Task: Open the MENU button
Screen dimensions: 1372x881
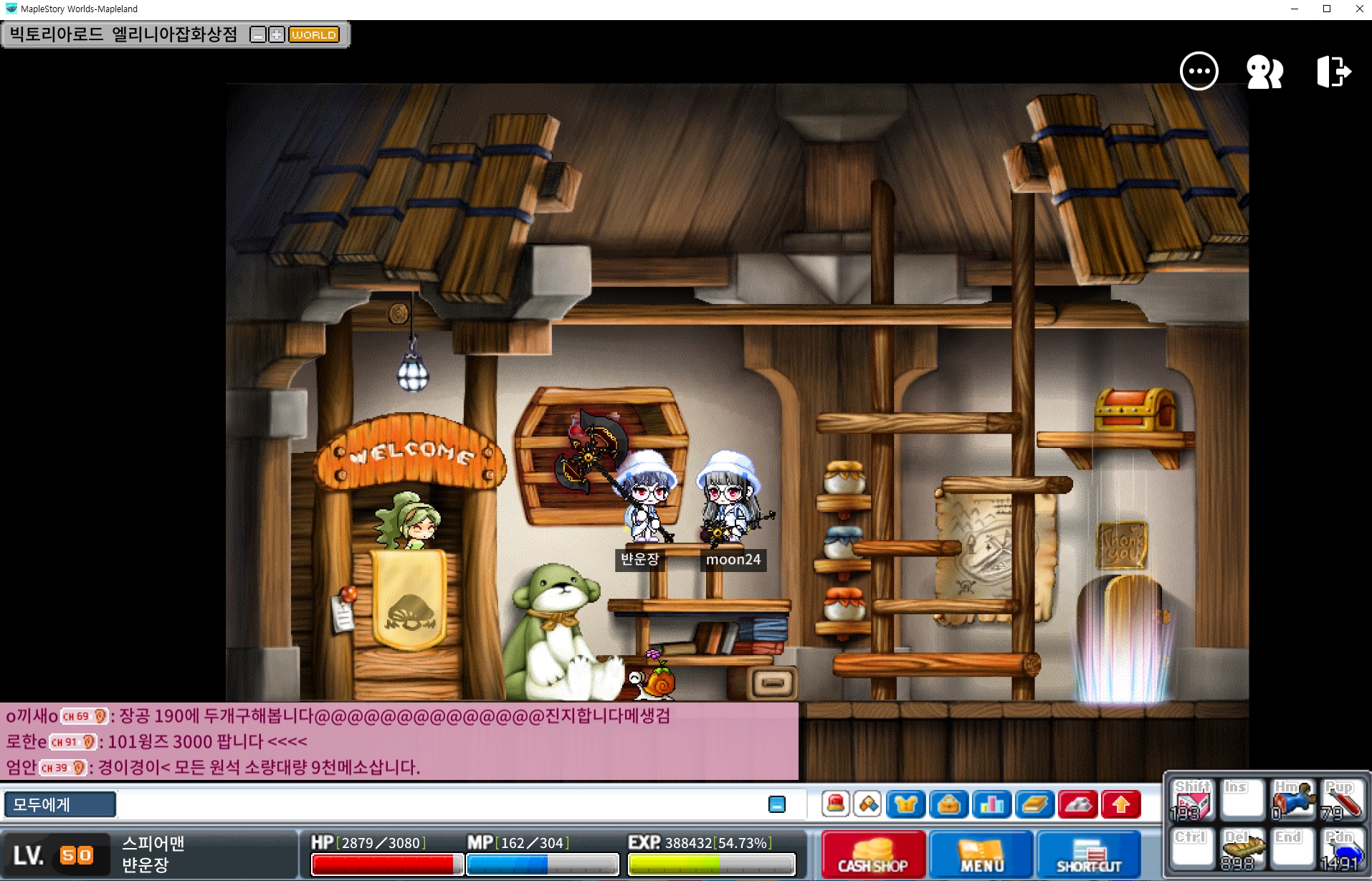Action: pos(981,854)
